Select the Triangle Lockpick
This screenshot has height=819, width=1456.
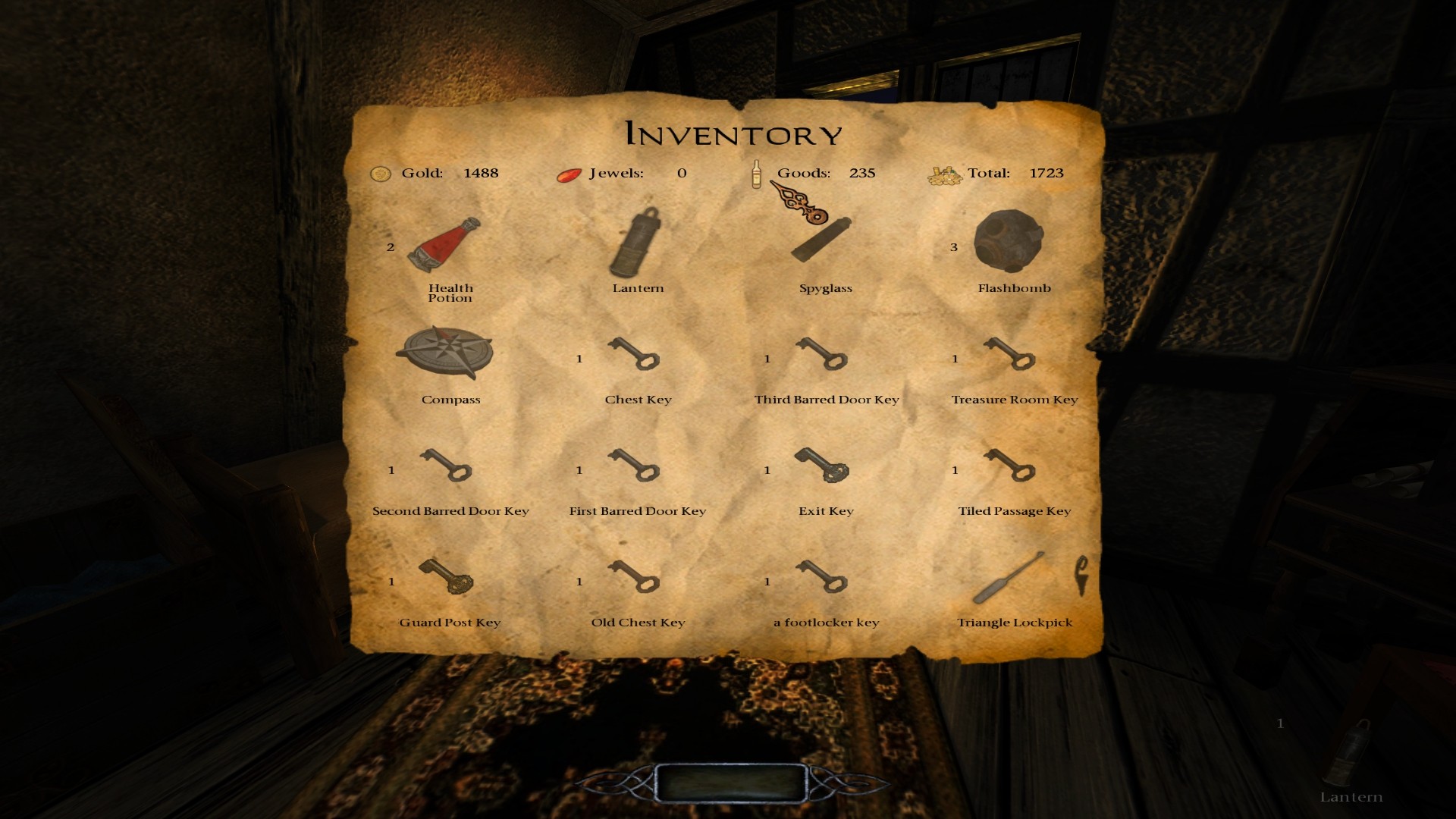(1010, 578)
